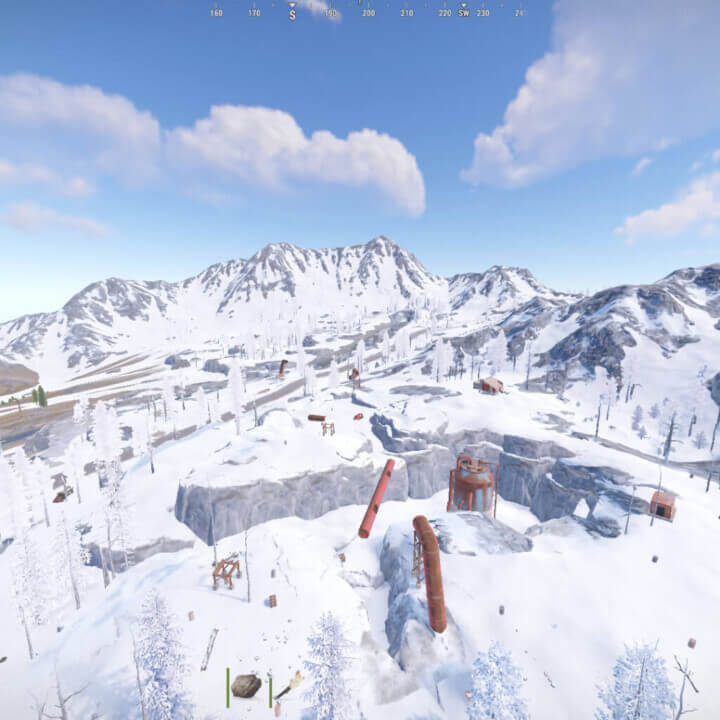The image size is (720, 720).
Task: Select the rock hotbar slot
Action: (x=246, y=685)
